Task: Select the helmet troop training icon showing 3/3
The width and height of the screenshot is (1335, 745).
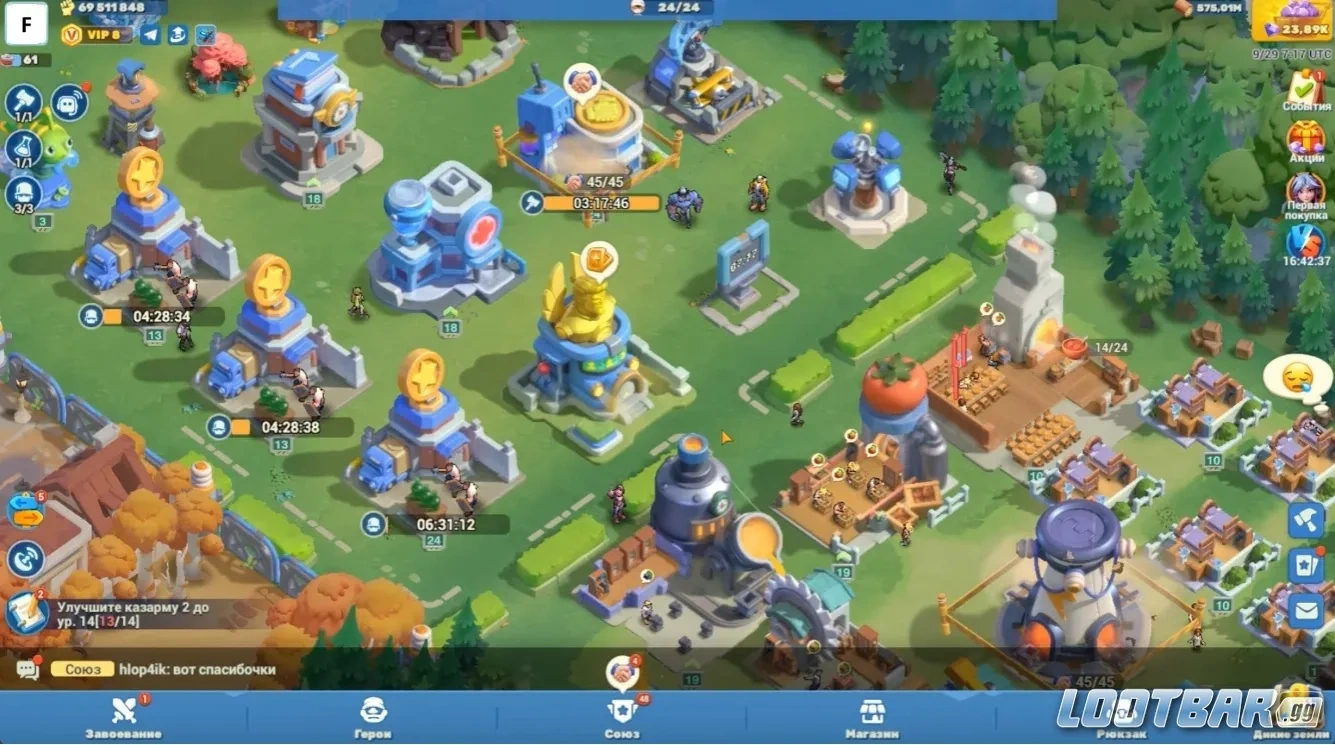Action: (22, 192)
